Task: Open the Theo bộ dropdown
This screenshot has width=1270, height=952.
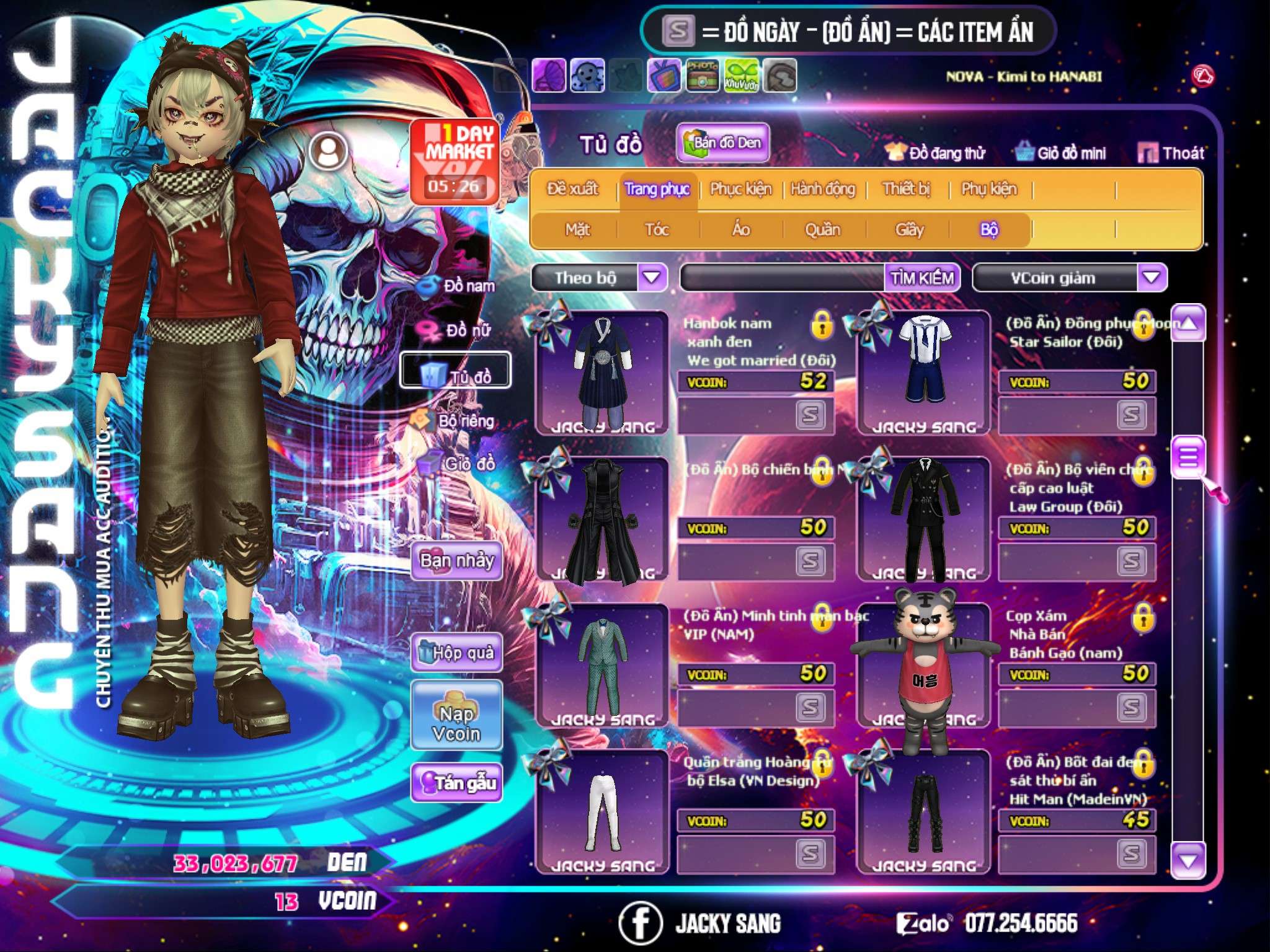Action: tap(652, 278)
